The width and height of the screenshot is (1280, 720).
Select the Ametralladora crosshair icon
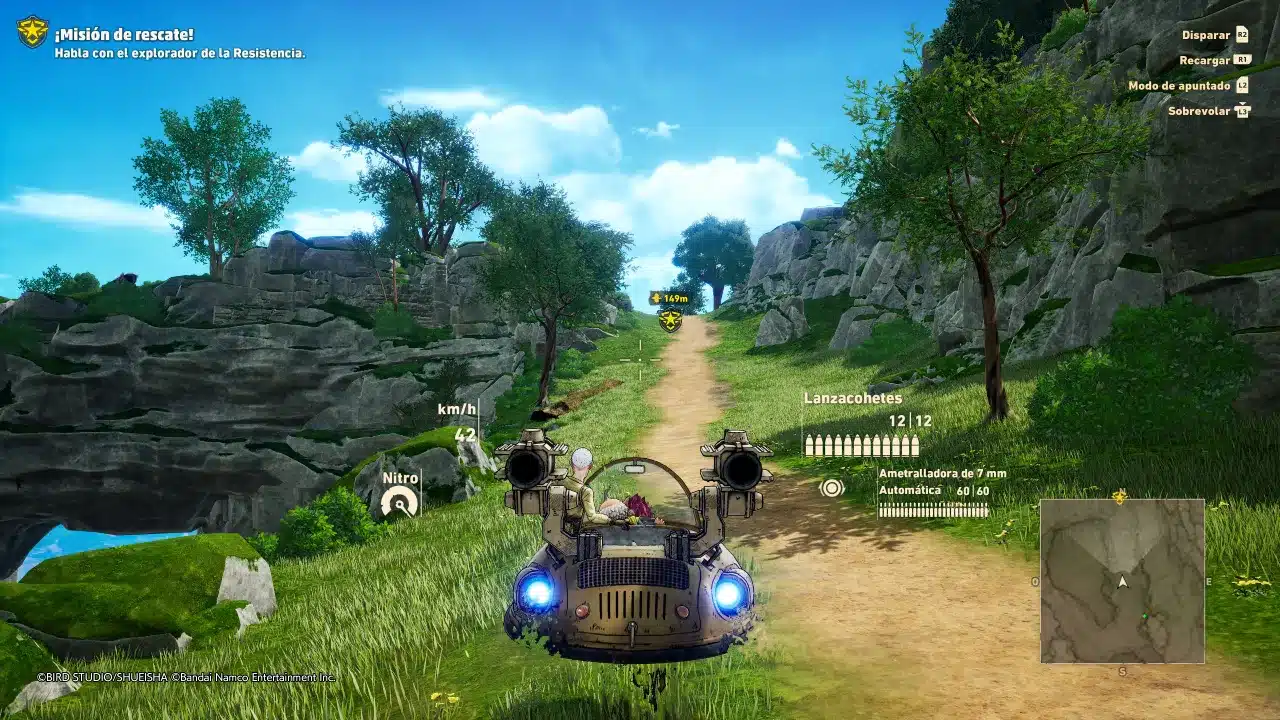point(832,487)
